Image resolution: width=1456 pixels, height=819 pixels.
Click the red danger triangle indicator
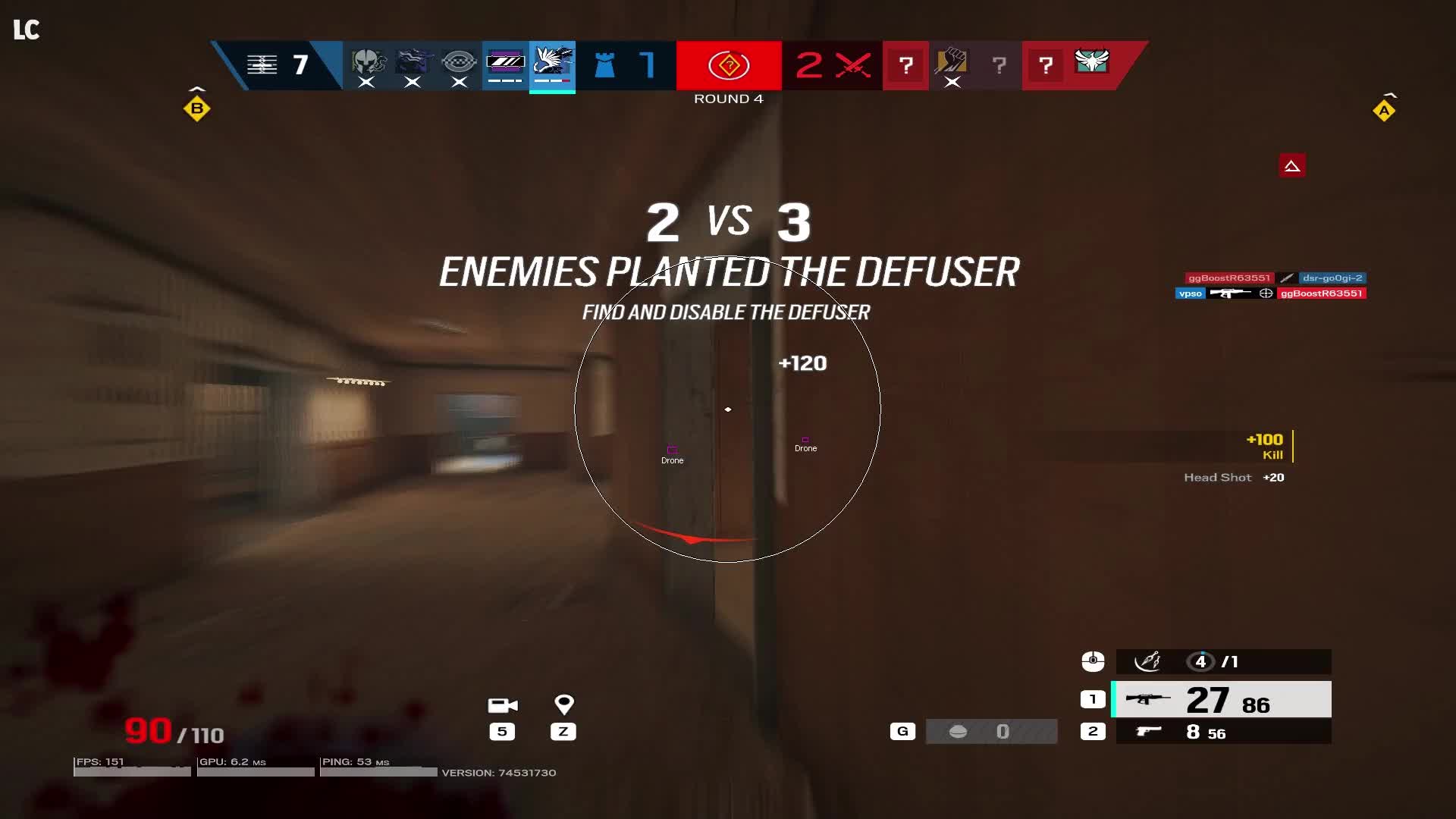point(1293,165)
